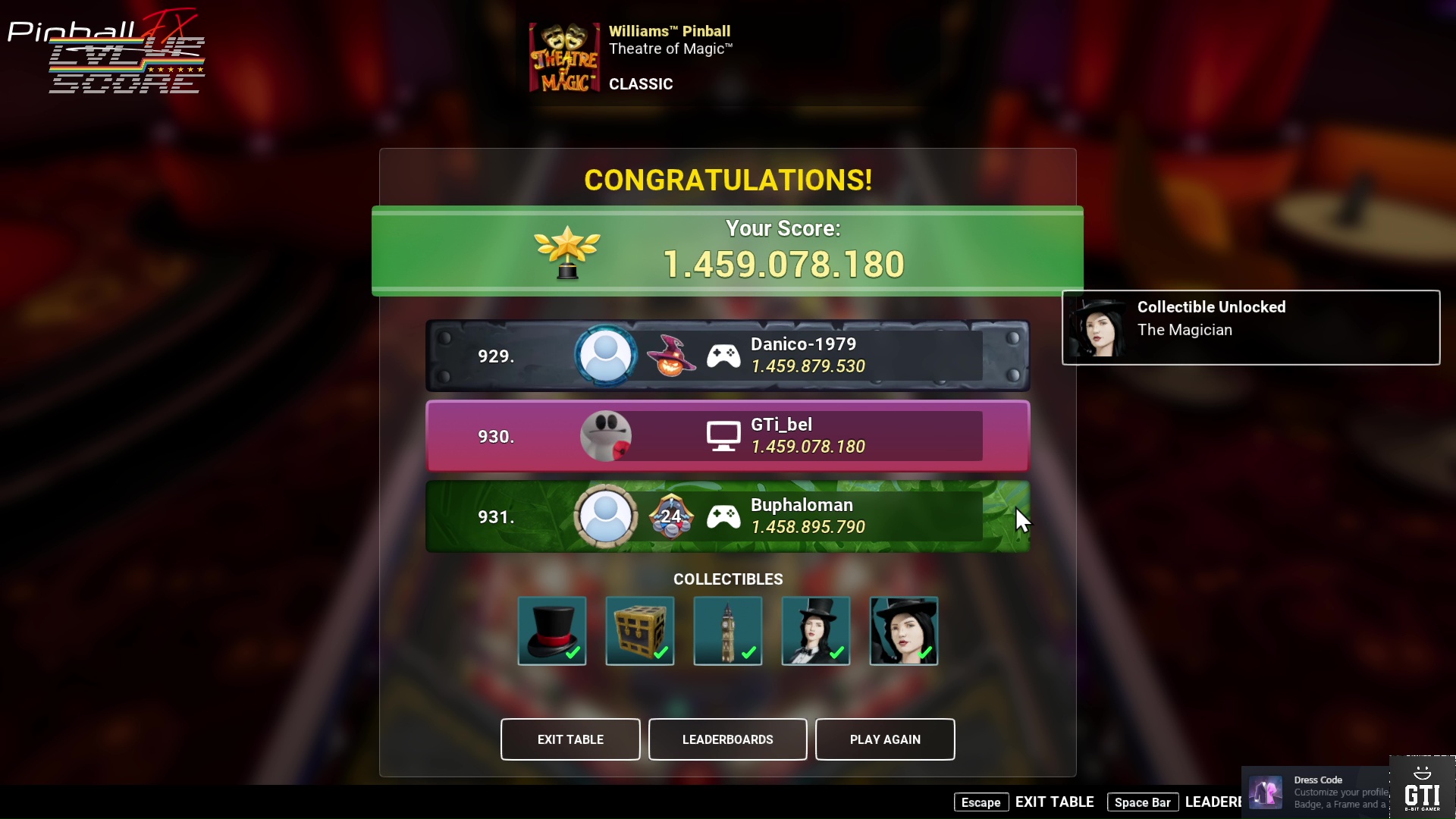Click the Theatre of Magic table logo
Image resolution: width=1456 pixels, height=819 pixels.
coord(564,58)
